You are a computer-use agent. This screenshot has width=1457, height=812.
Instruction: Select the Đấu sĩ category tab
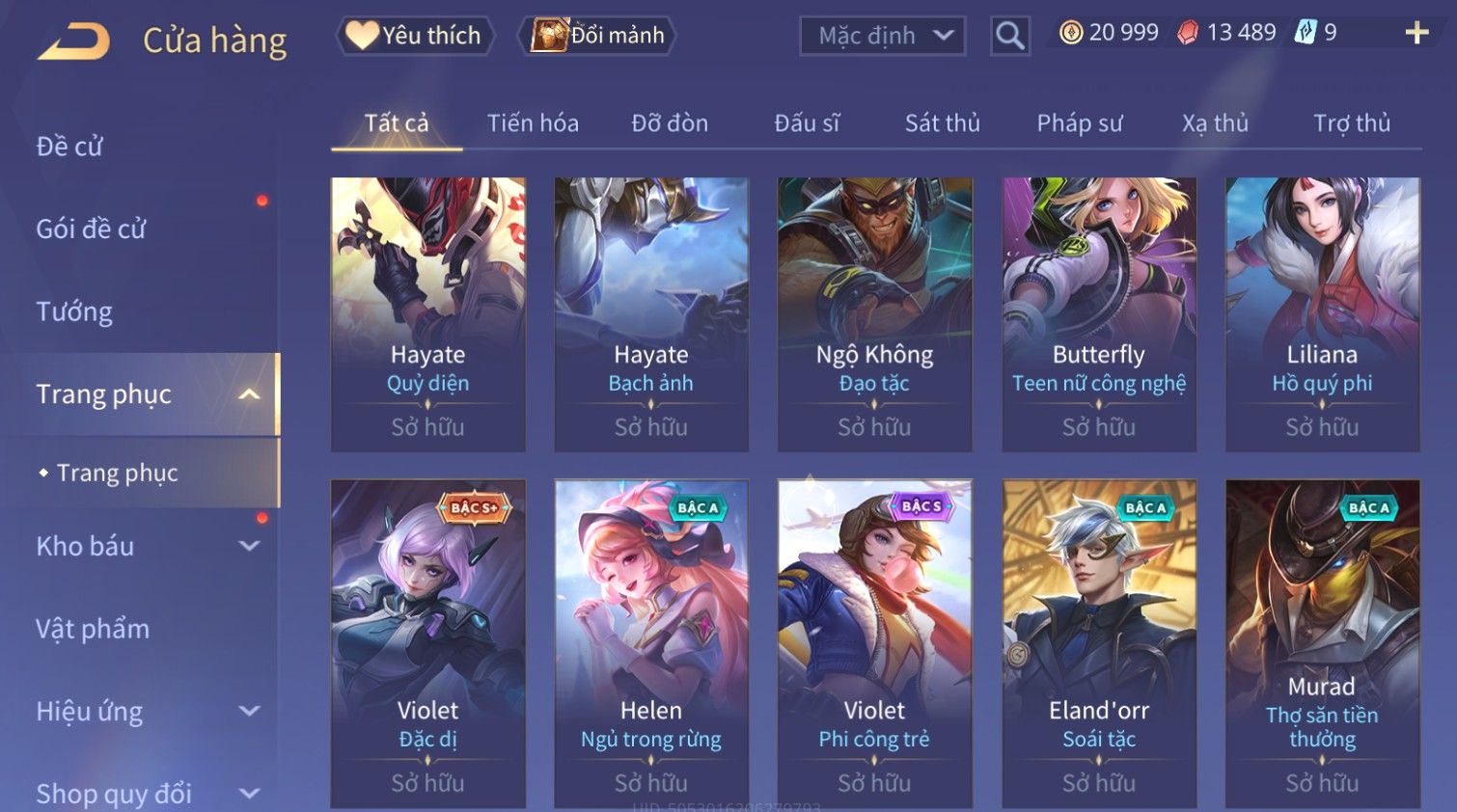click(x=807, y=123)
